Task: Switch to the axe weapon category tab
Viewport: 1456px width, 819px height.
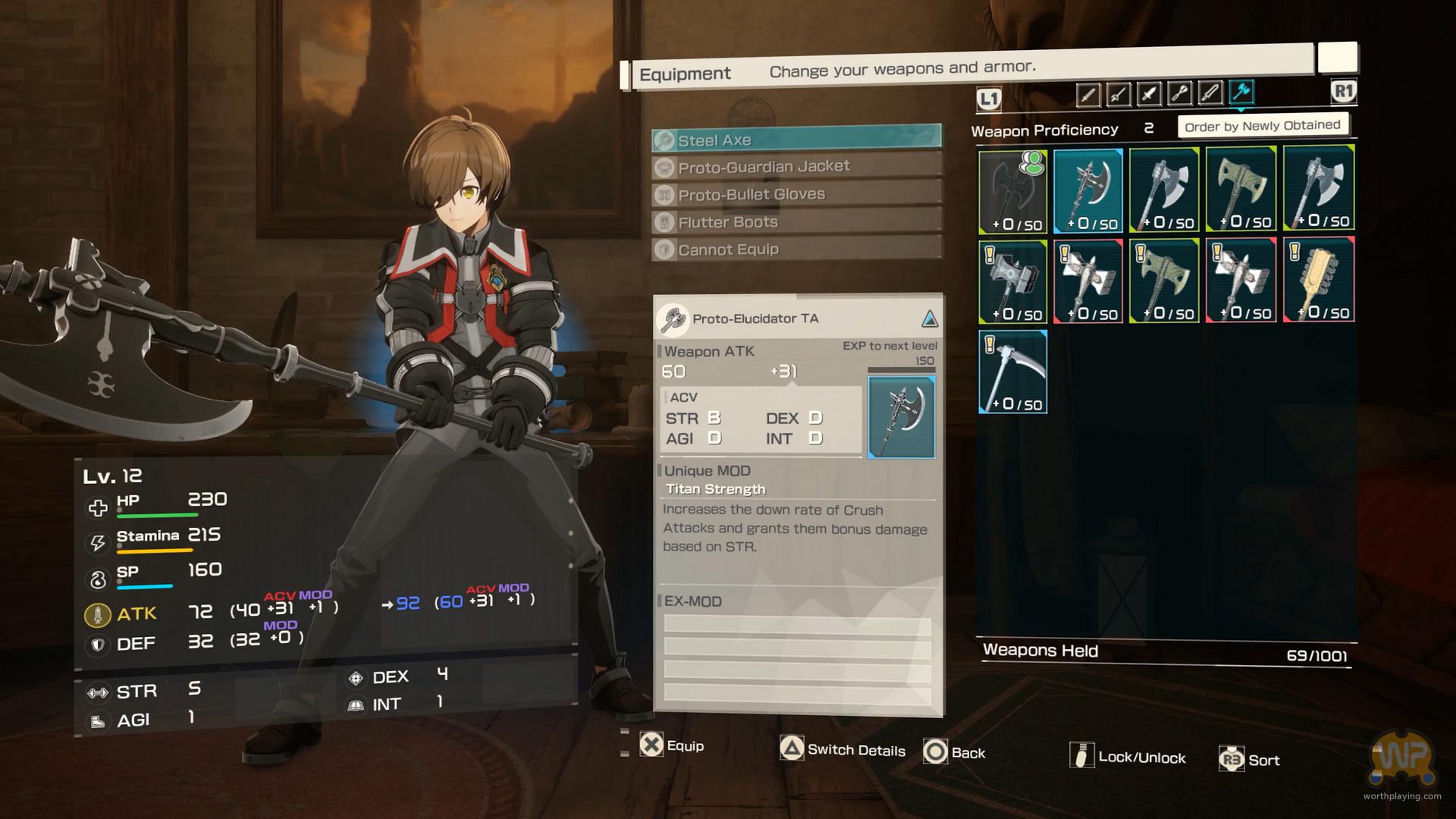Action: click(1241, 93)
